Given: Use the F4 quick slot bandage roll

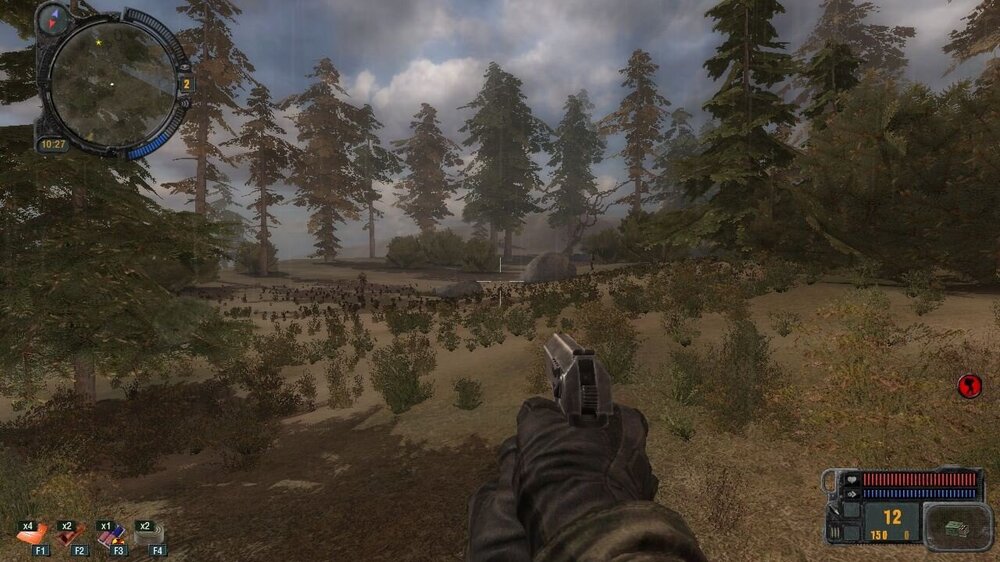Looking at the screenshot, I should tap(150, 537).
